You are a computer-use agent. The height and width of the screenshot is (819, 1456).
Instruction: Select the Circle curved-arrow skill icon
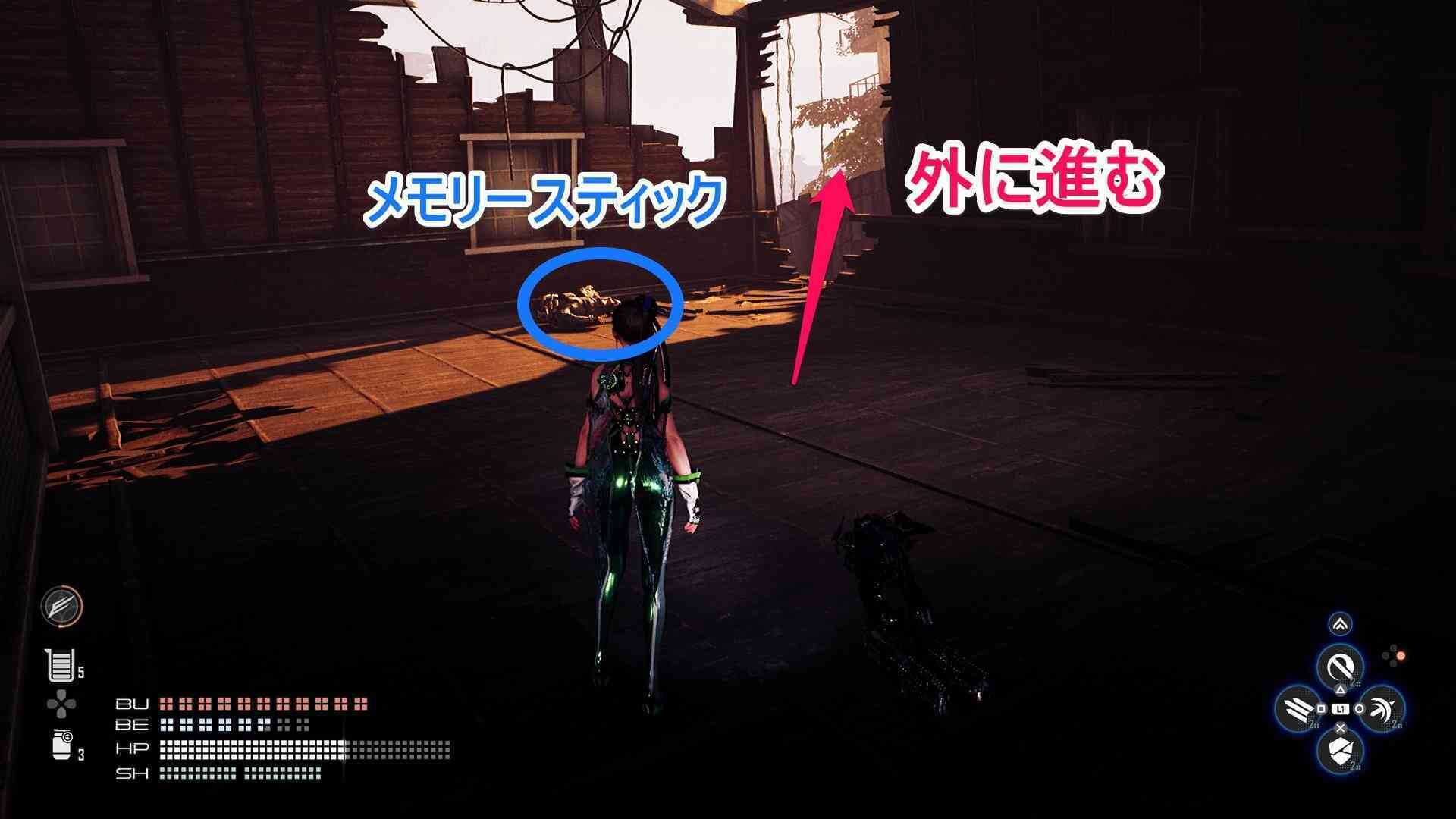tap(1381, 710)
